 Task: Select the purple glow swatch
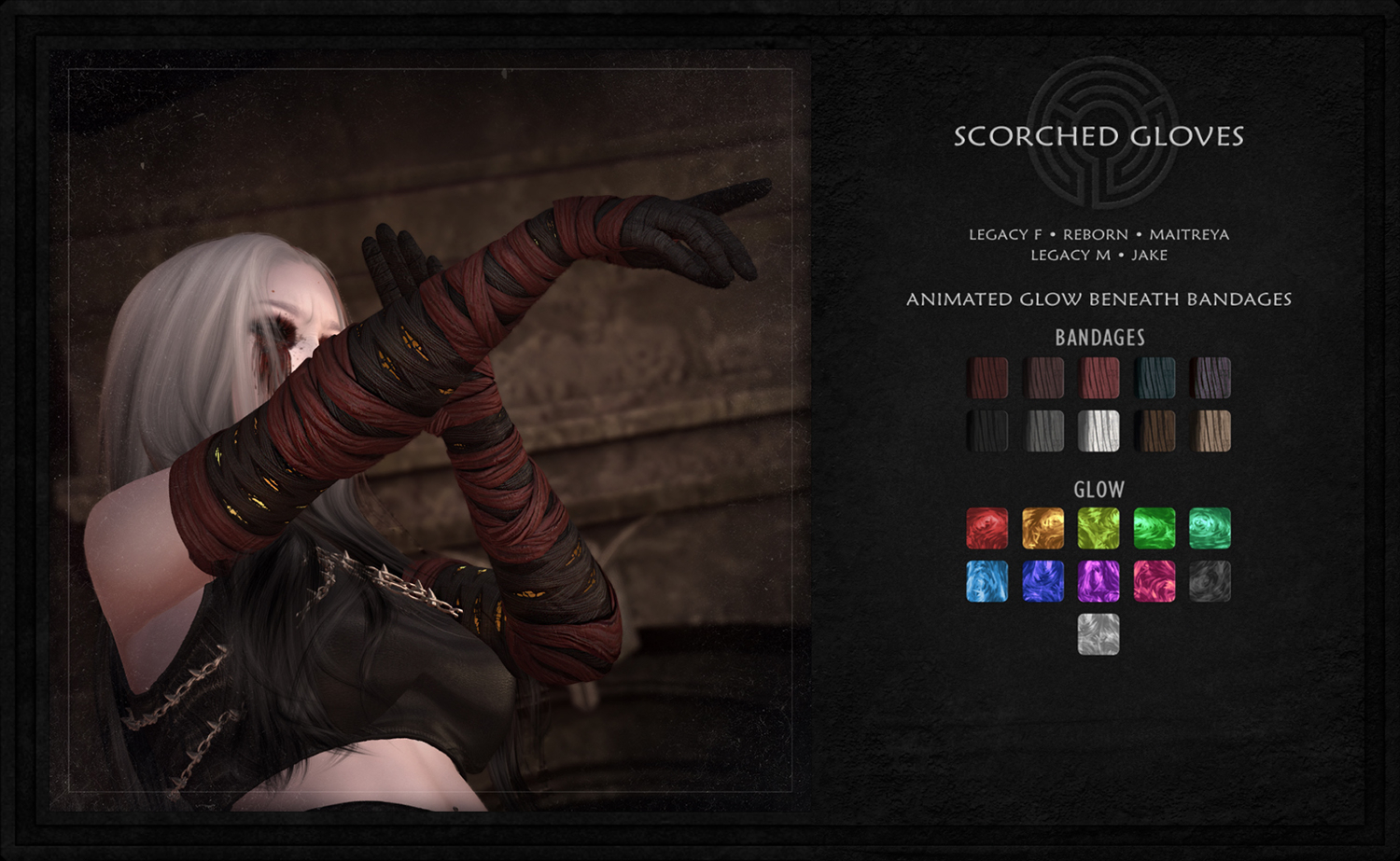pyautogui.click(x=1099, y=581)
